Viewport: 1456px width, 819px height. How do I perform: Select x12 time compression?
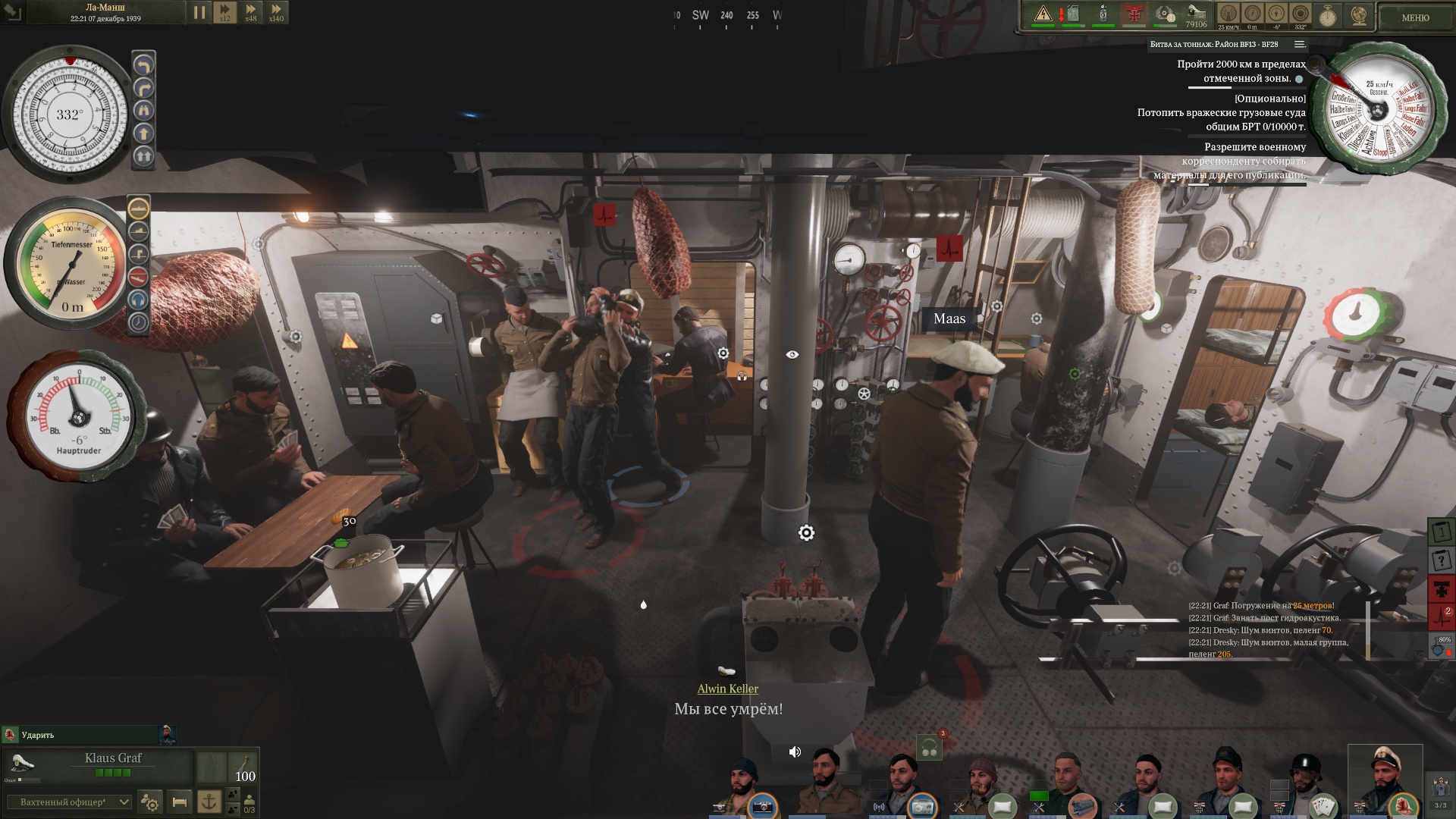click(x=224, y=12)
